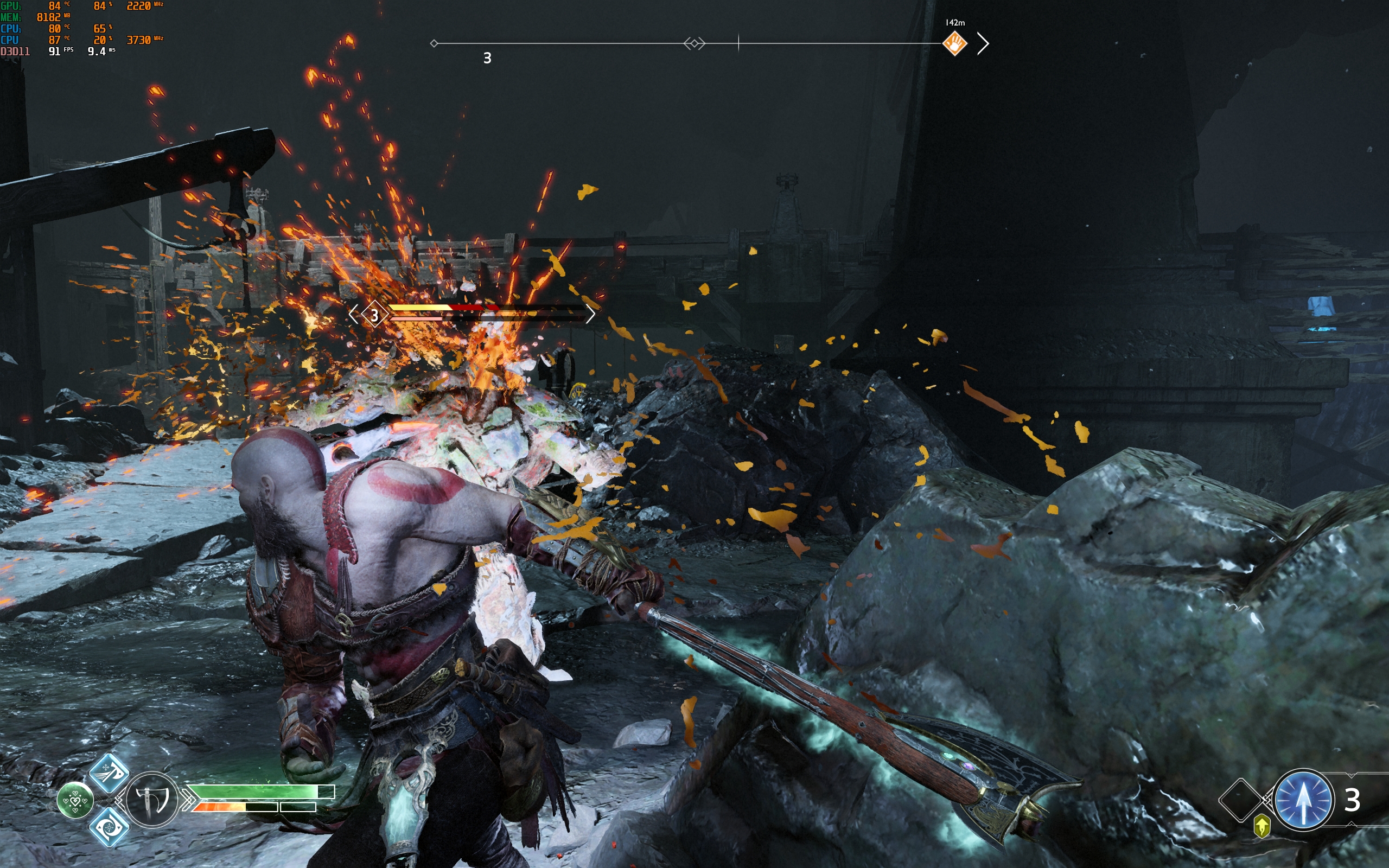The height and width of the screenshot is (868, 1389).
Task: Select the orange quest marker on the compass
Action: coord(954,43)
